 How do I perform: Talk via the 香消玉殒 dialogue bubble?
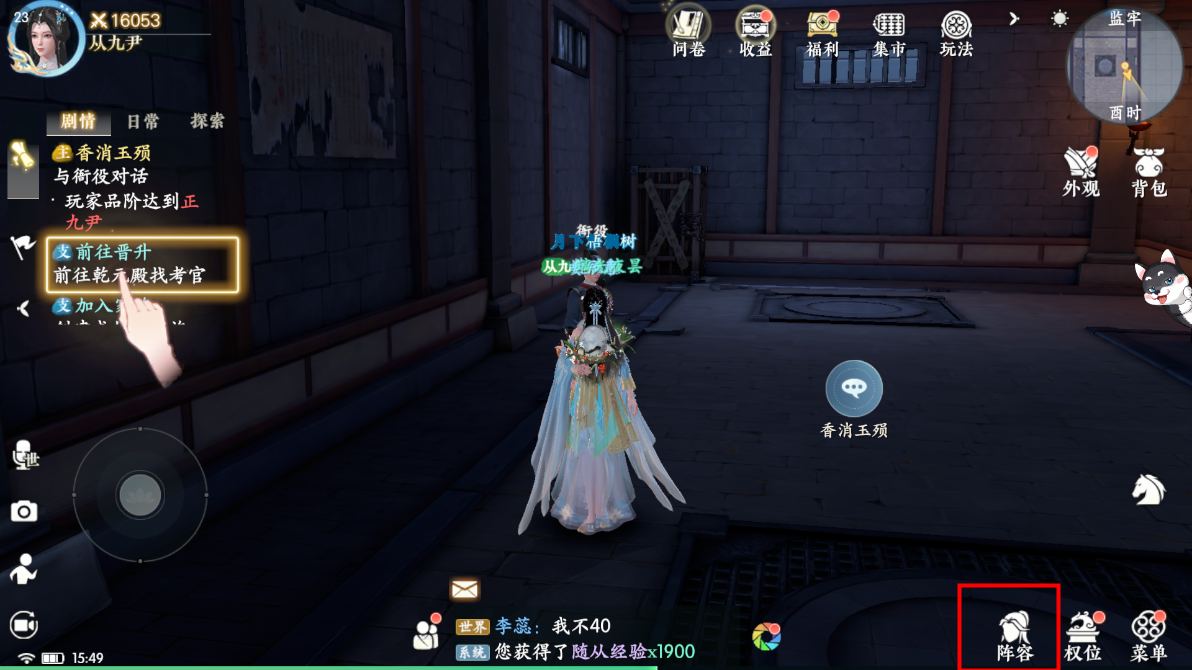(854, 388)
